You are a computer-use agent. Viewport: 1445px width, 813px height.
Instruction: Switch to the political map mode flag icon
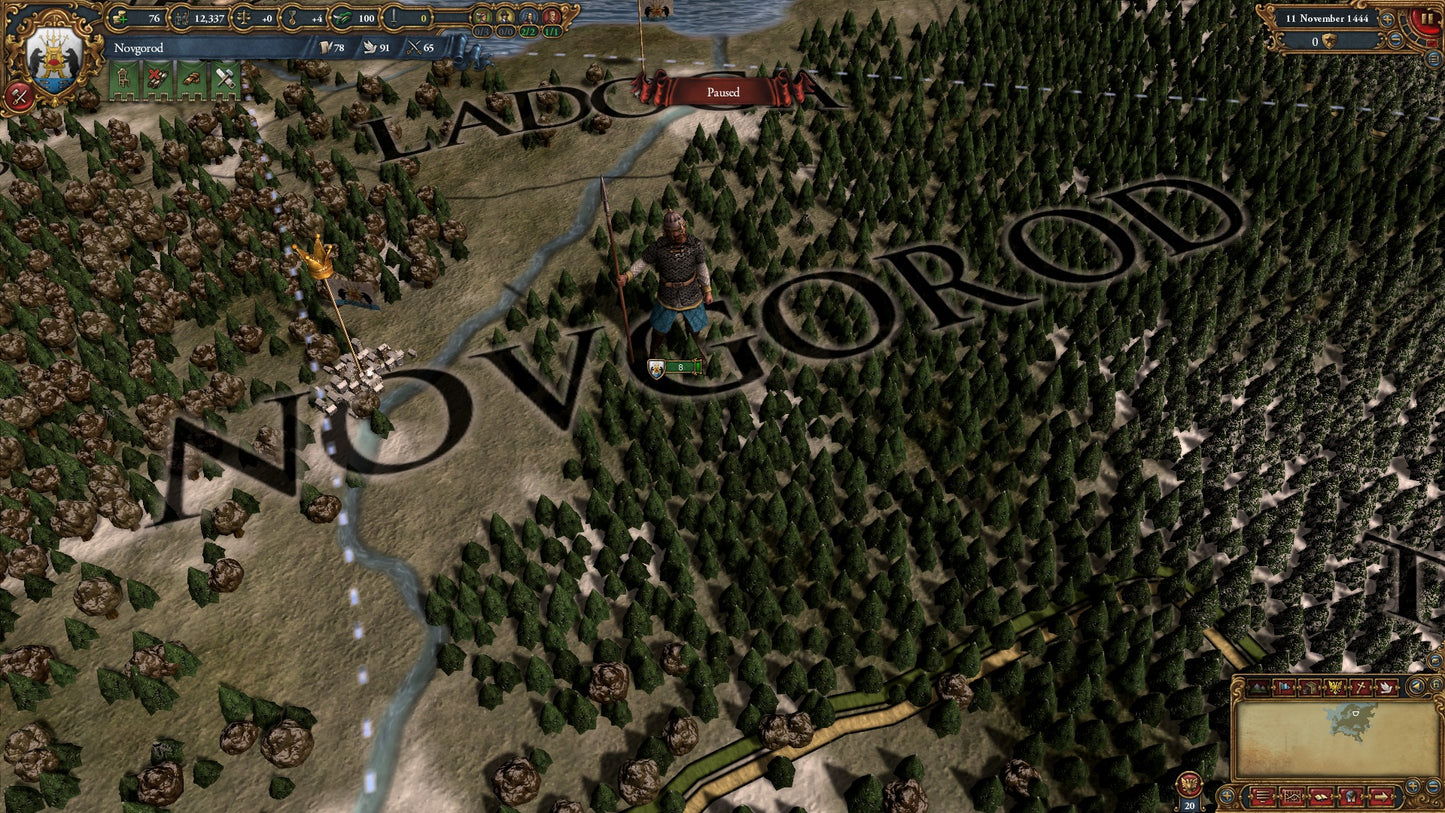(x=1284, y=687)
